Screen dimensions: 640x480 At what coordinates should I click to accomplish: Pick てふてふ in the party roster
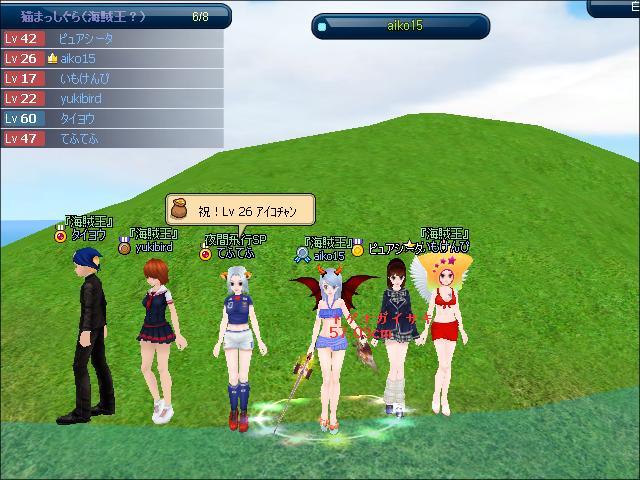tap(110, 138)
